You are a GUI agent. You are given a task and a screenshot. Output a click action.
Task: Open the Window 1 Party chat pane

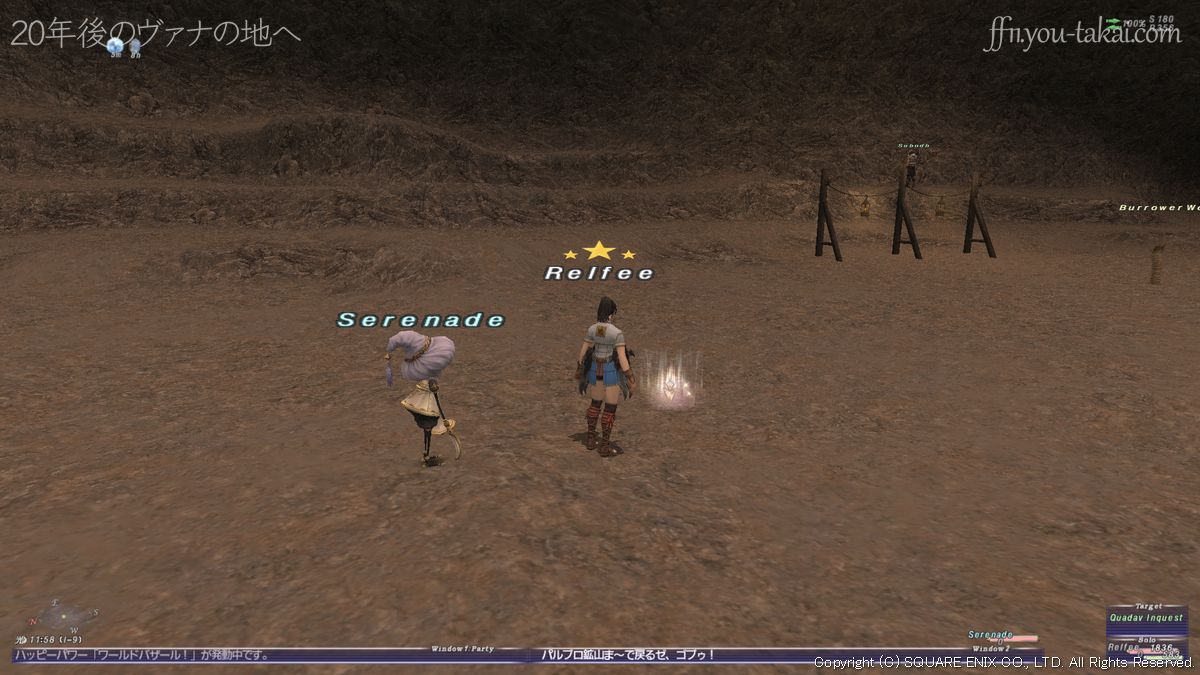[x=462, y=649]
